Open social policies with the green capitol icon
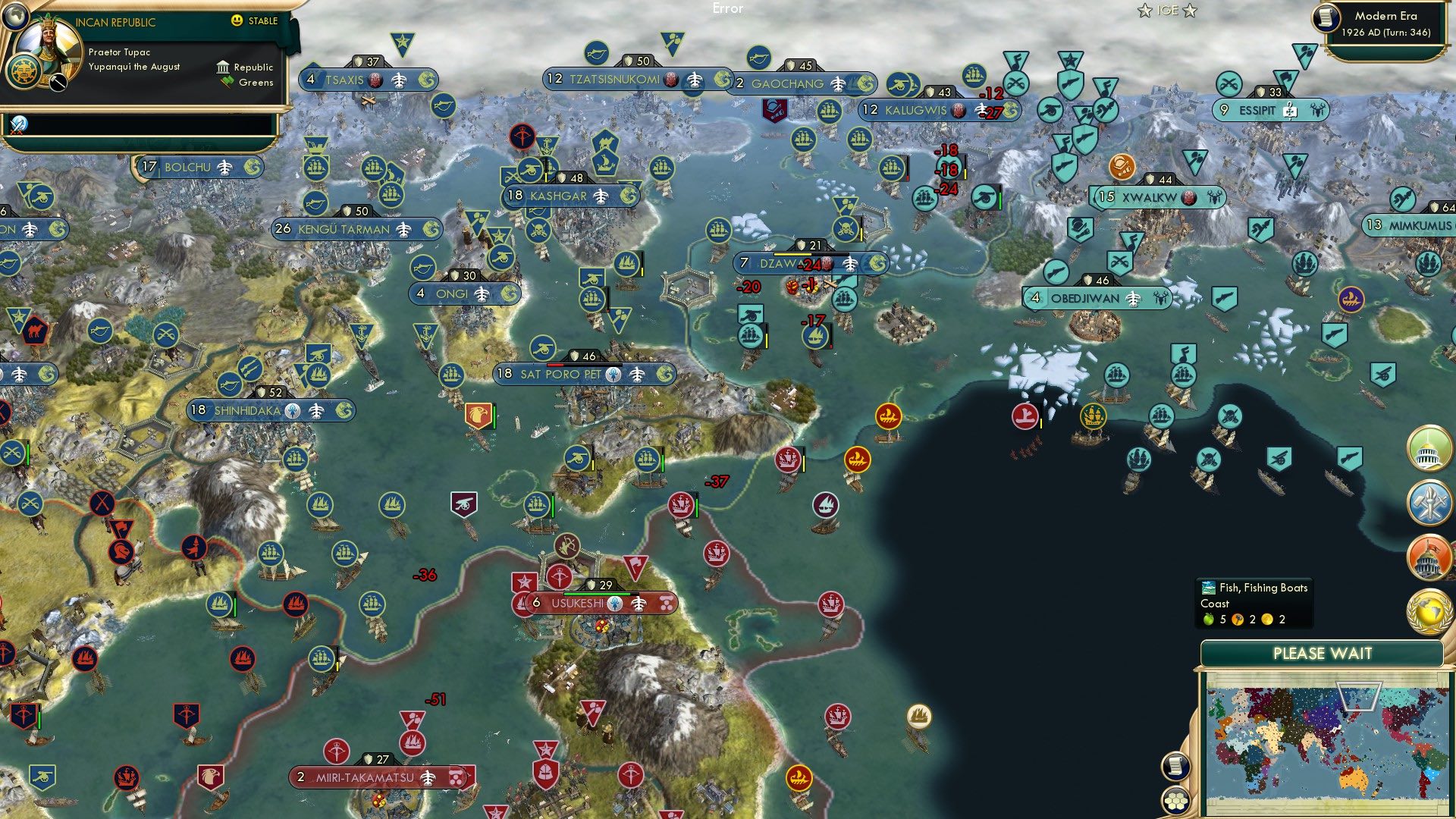Viewport: 1456px width, 819px height. pos(1429,449)
